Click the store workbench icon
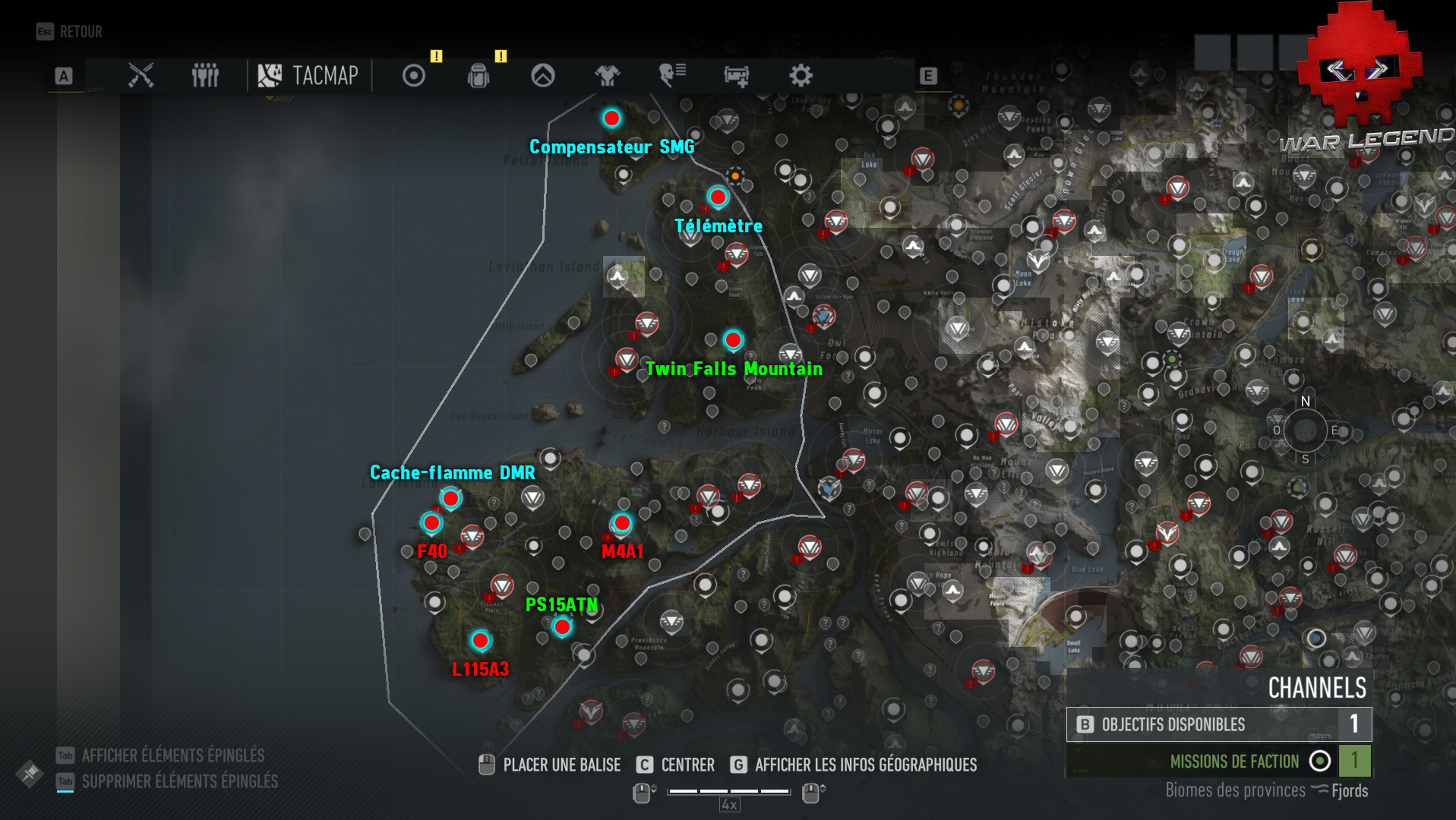The height and width of the screenshot is (820, 1456). pos(735,76)
